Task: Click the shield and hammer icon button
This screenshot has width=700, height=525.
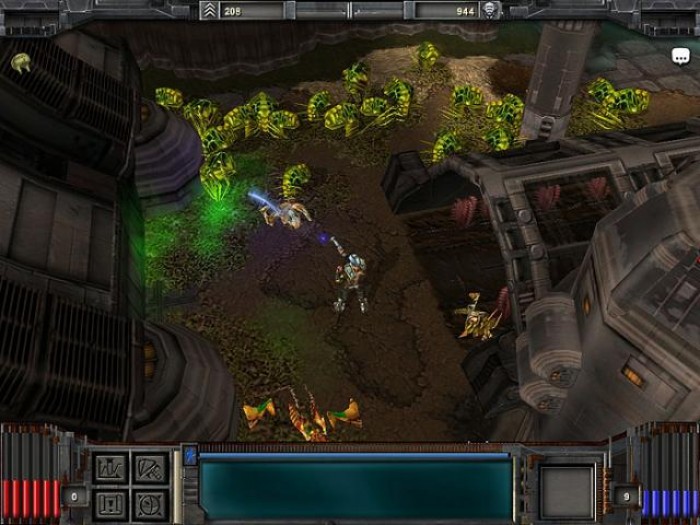Action: tap(147, 469)
